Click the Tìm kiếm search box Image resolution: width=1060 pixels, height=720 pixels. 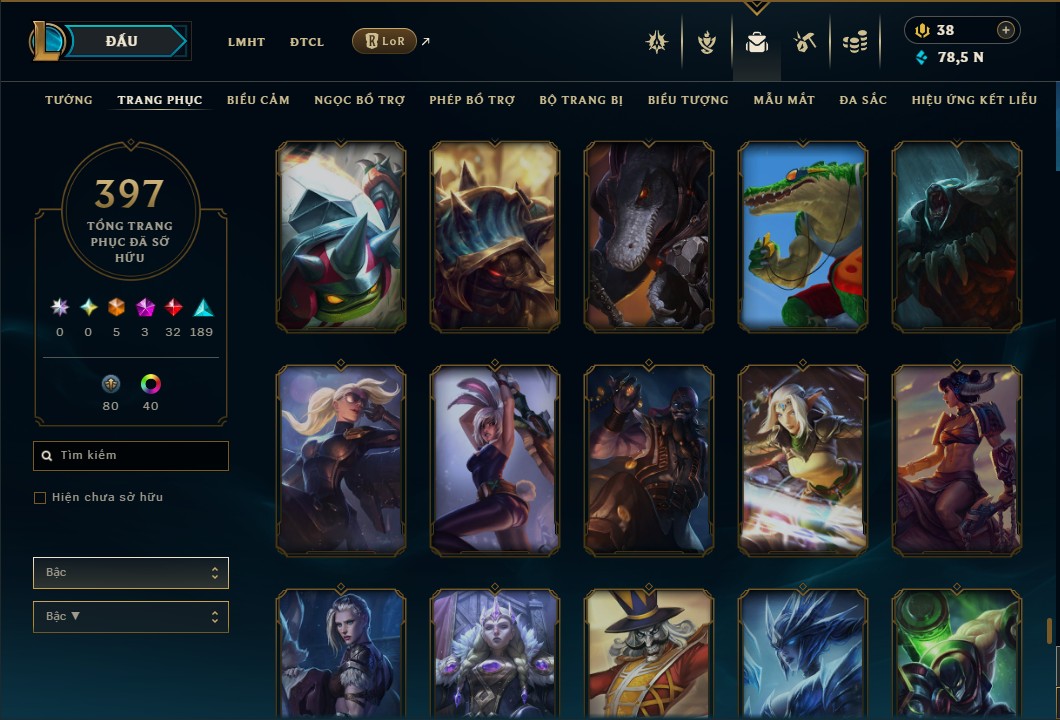tap(131, 456)
